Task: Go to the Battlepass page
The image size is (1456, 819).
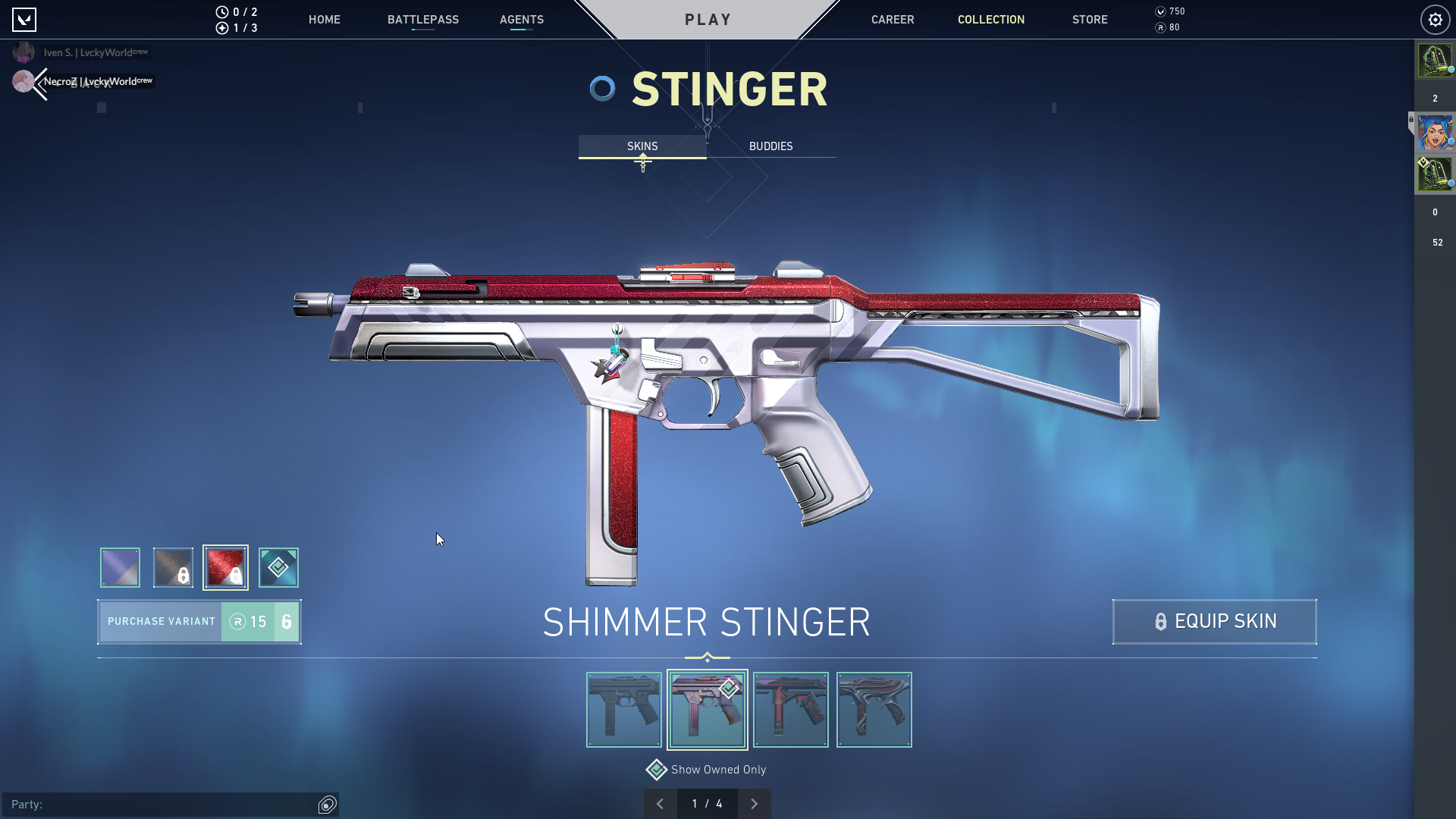Action: tap(422, 20)
